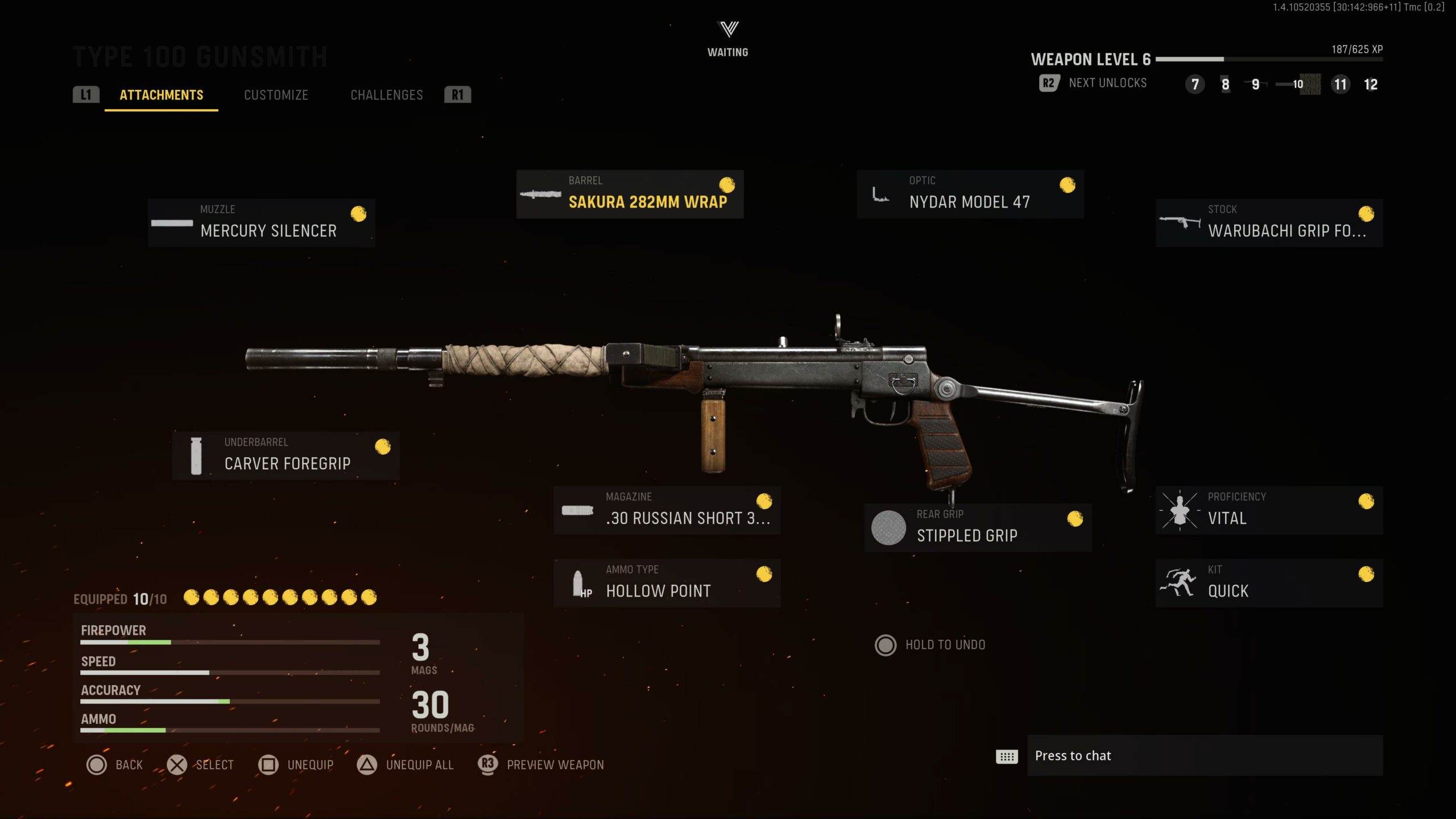Change the Hollow Point ammo type slot

(x=667, y=583)
